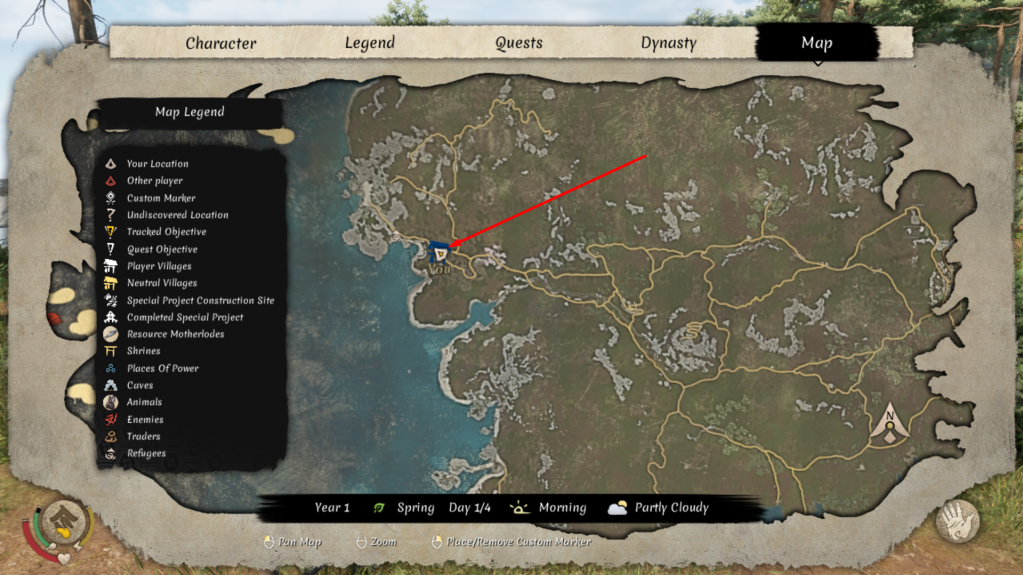The width and height of the screenshot is (1023, 575).
Task: Click the Resource Motherlodes legend entry
Action: pos(175,334)
